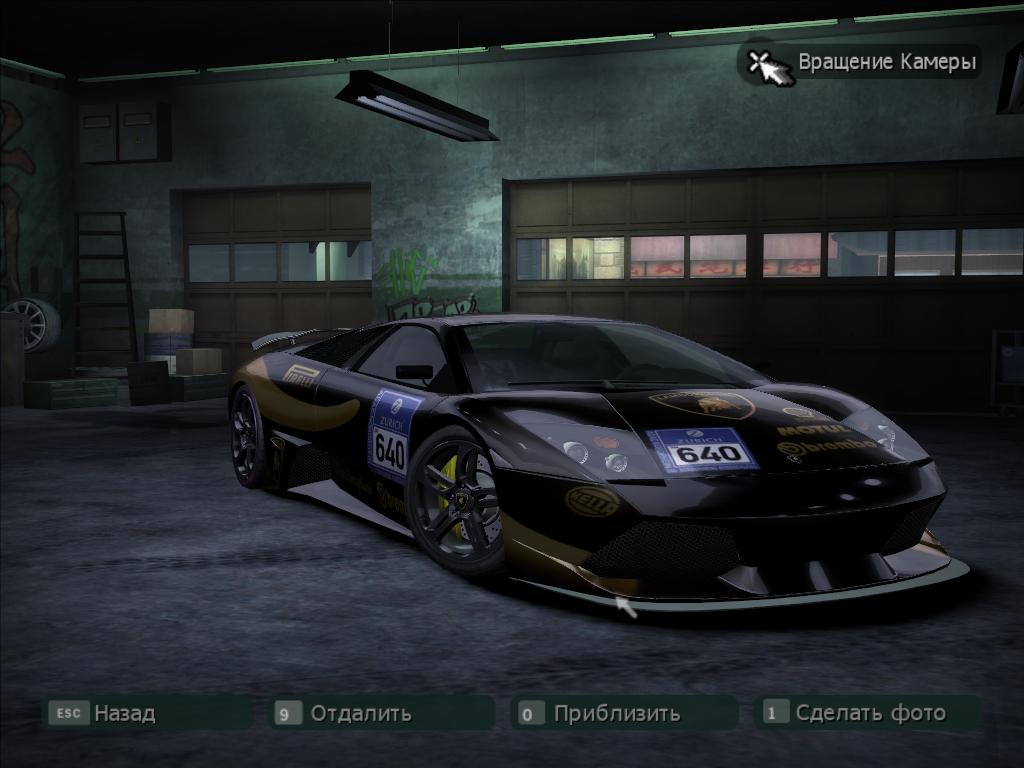Zoom in using the Приблизить button
1024x768 pixels.
pyautogui.click(x=616, y=713)
